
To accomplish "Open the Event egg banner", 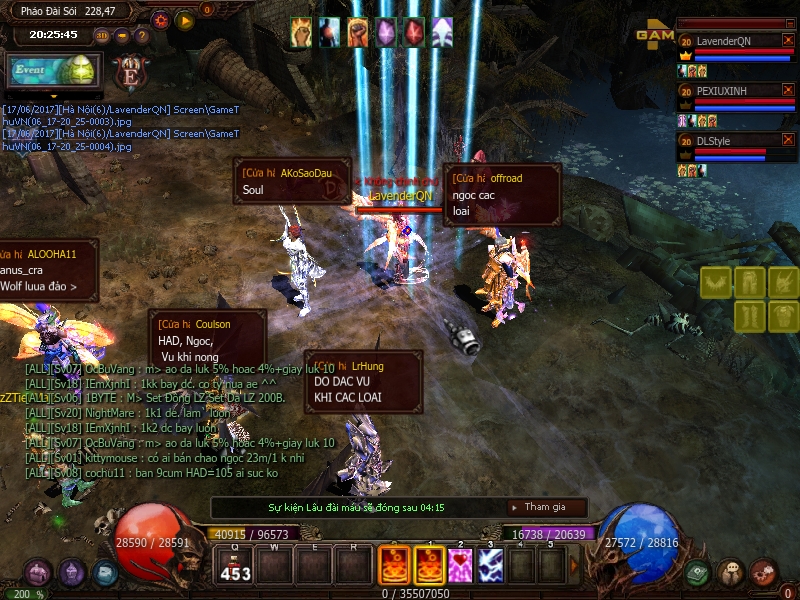I will point(52,70).
